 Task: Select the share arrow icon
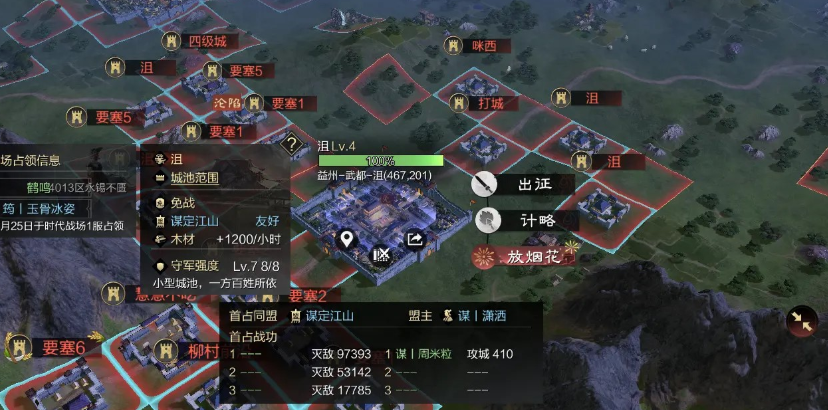coord(414,239)
